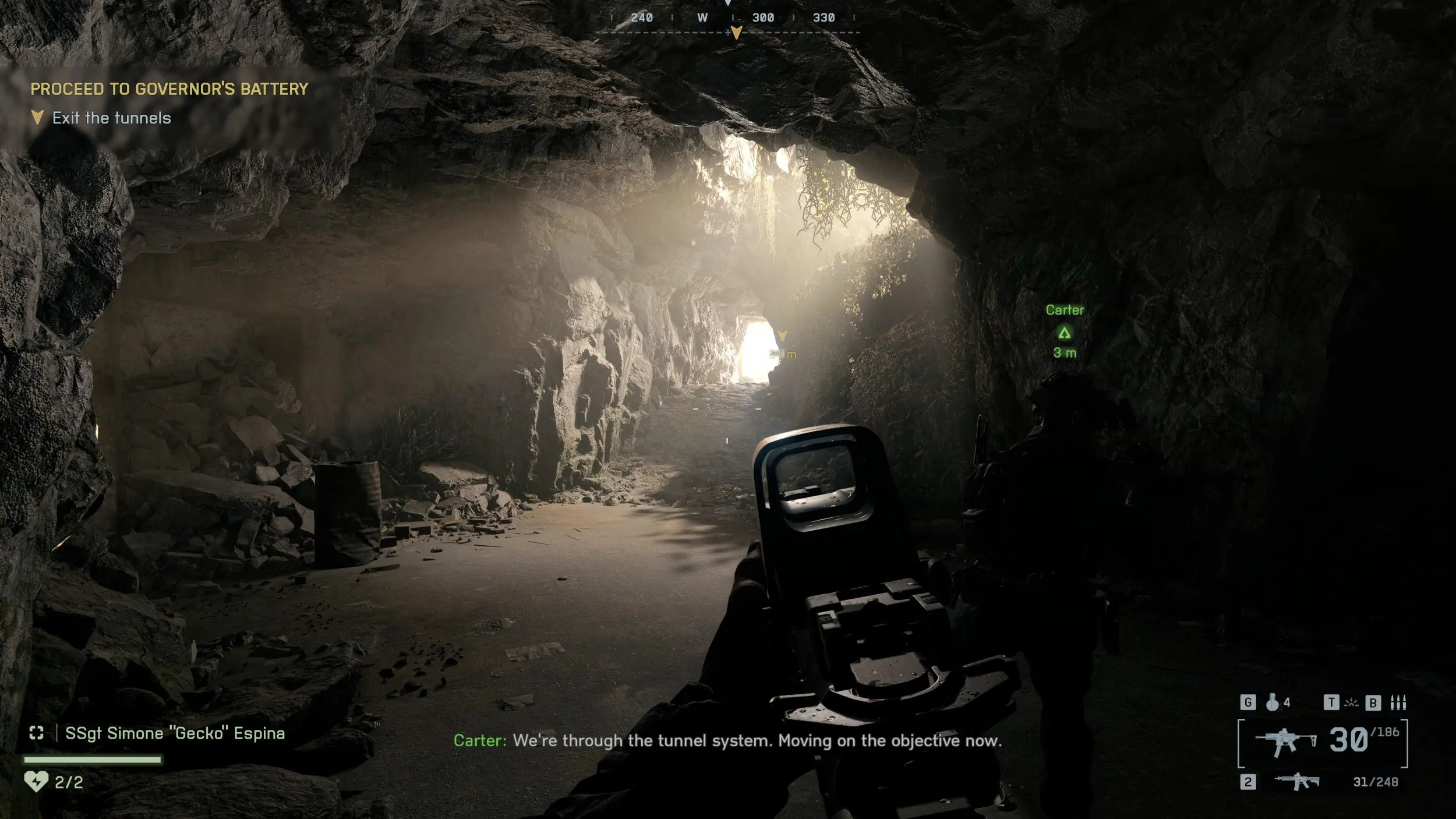
Task: Click the yellow objective arrow under the compass
Action: (x=736, y=33)
